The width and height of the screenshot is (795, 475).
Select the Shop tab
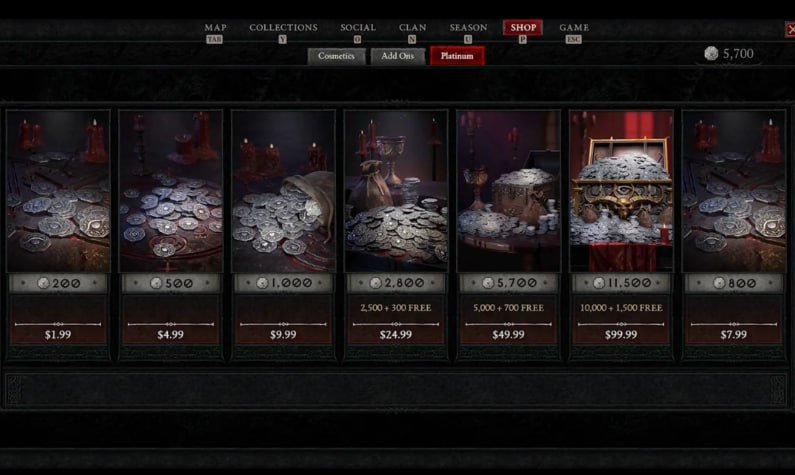click(x=523, y=28)
